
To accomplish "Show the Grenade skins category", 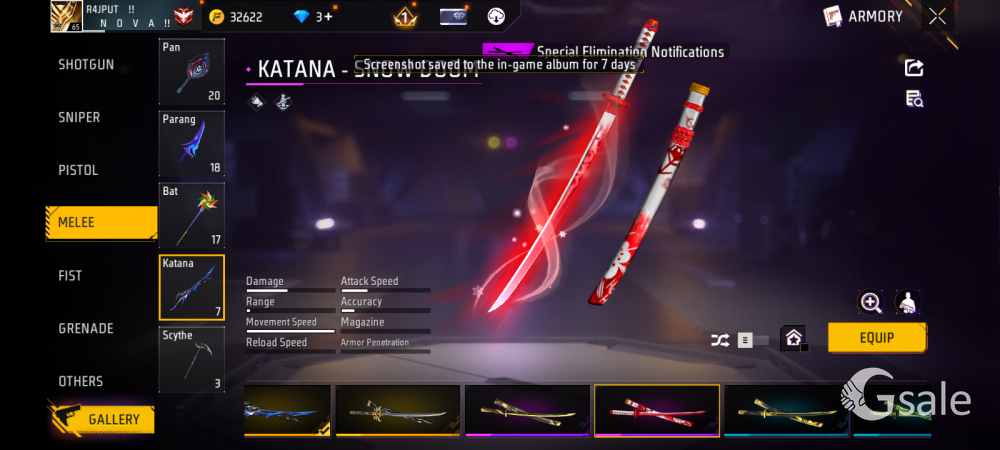I will (x=86, y=329).
